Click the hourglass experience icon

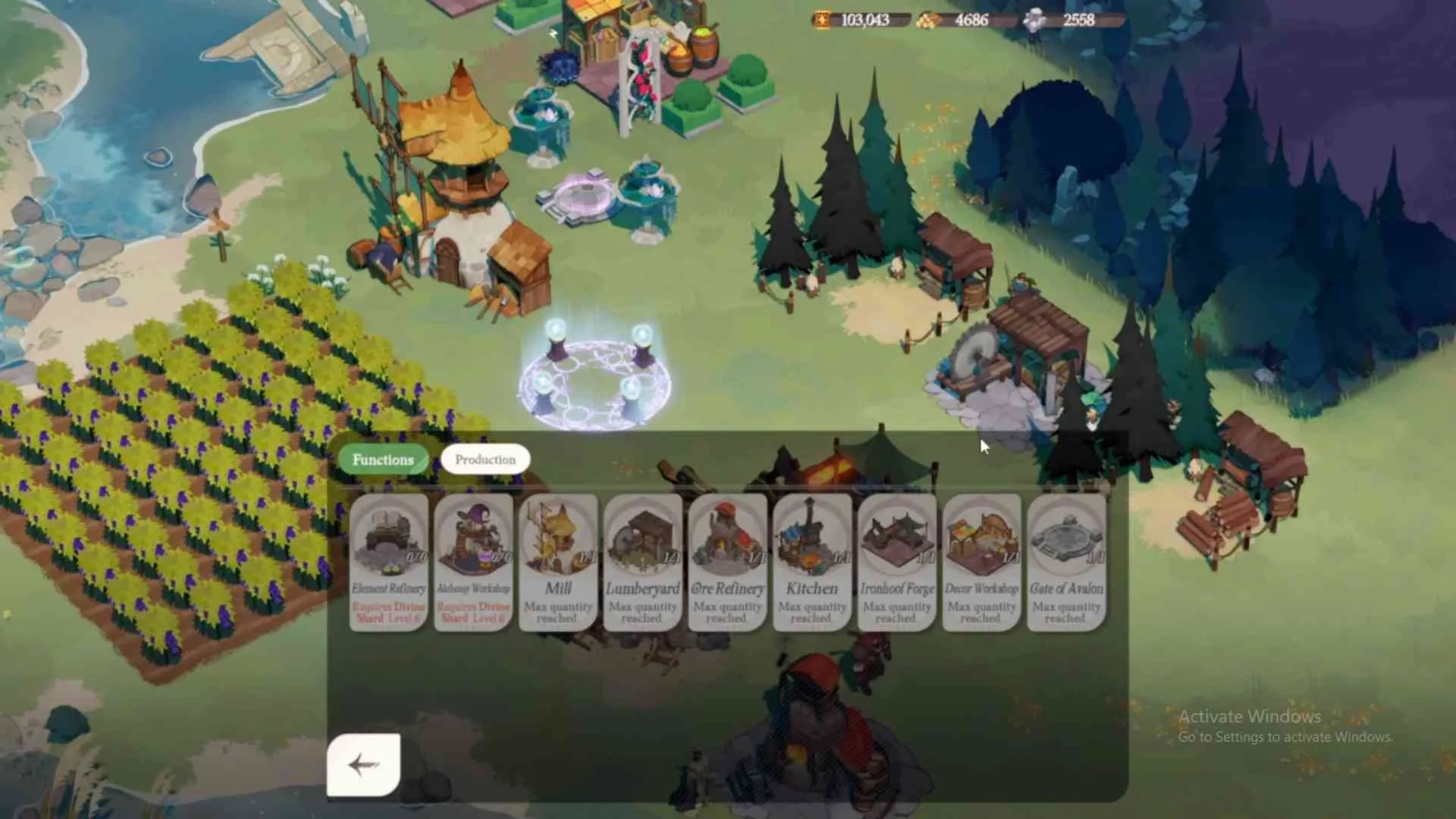coord(821,20)
